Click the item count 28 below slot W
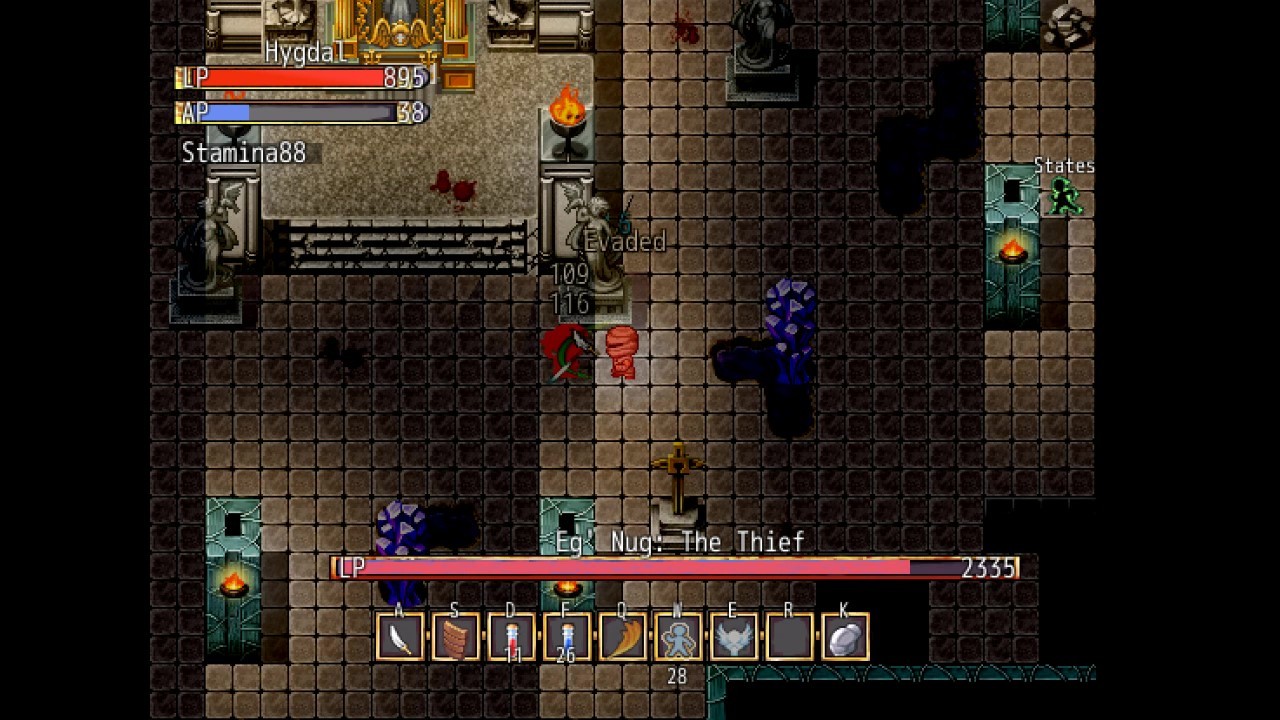The width and height of the screenshot is (1280, 720). pos(676,677)
